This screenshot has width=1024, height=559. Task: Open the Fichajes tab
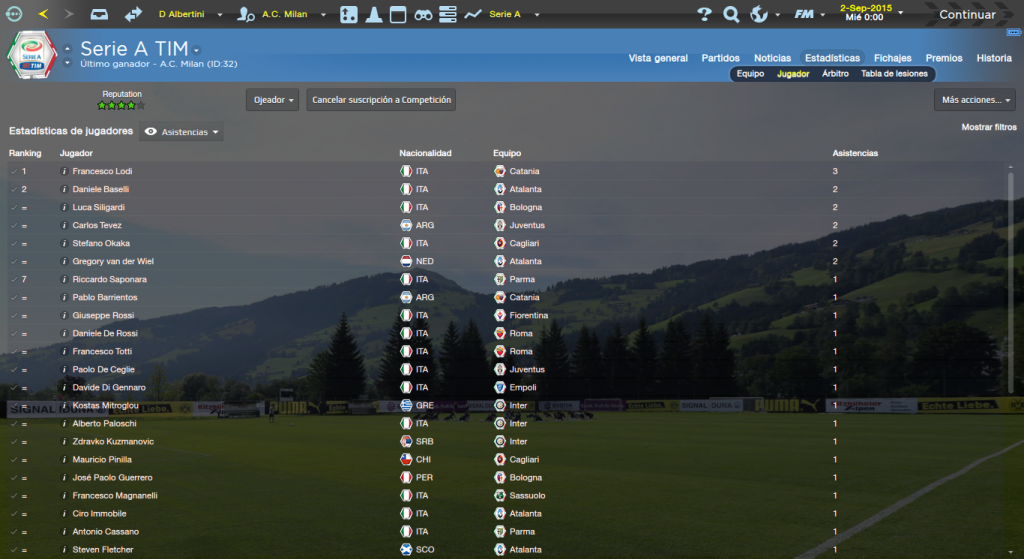click(892, 58)
